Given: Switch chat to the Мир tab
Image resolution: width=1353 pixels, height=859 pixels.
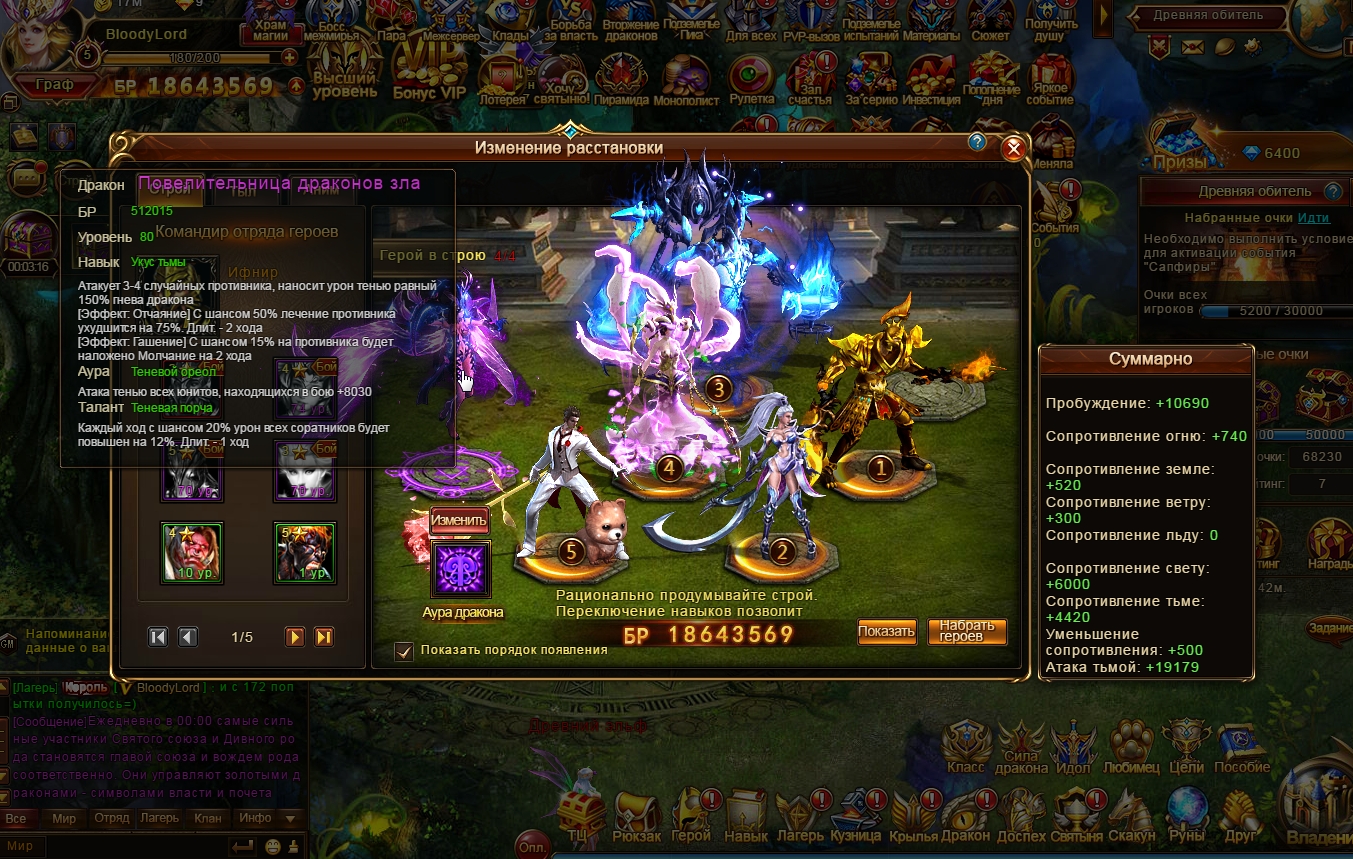Looking at the screenshot, I should tap(64, 818).
